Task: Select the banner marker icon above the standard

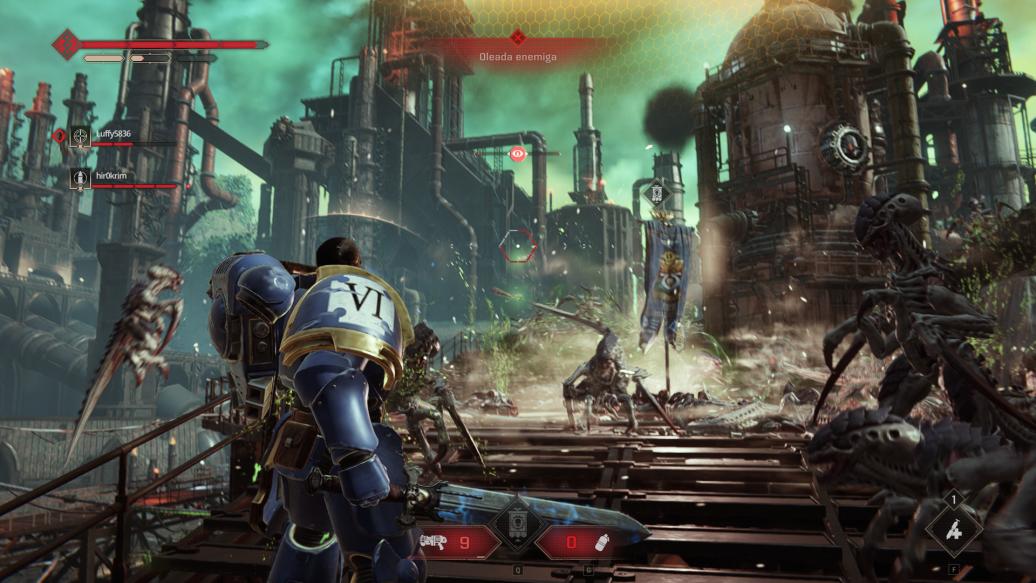Action: click(657, 191)
